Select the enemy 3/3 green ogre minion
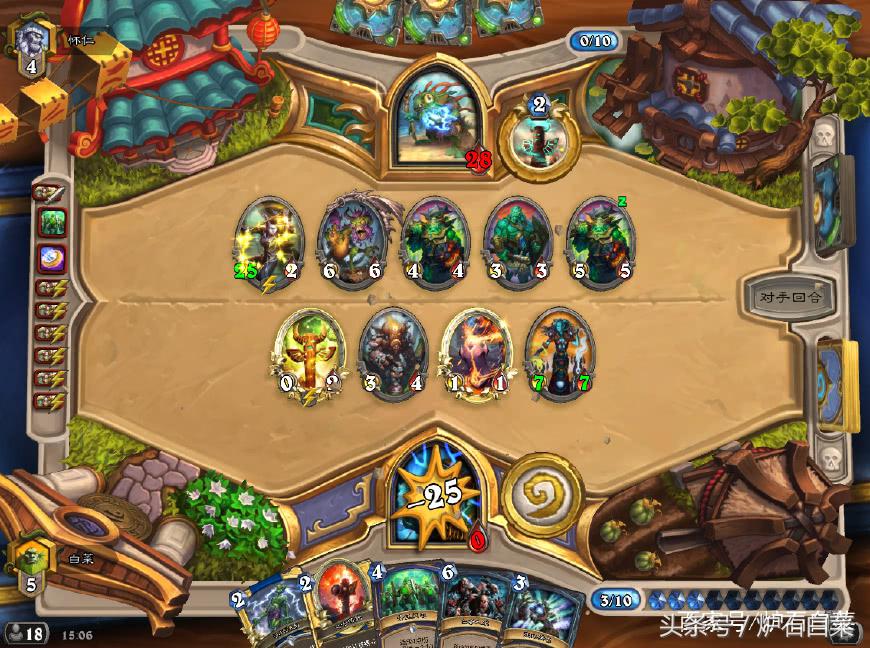Viewport: 870px width, 648px height. pyautogui.click(x=517, y=244)
